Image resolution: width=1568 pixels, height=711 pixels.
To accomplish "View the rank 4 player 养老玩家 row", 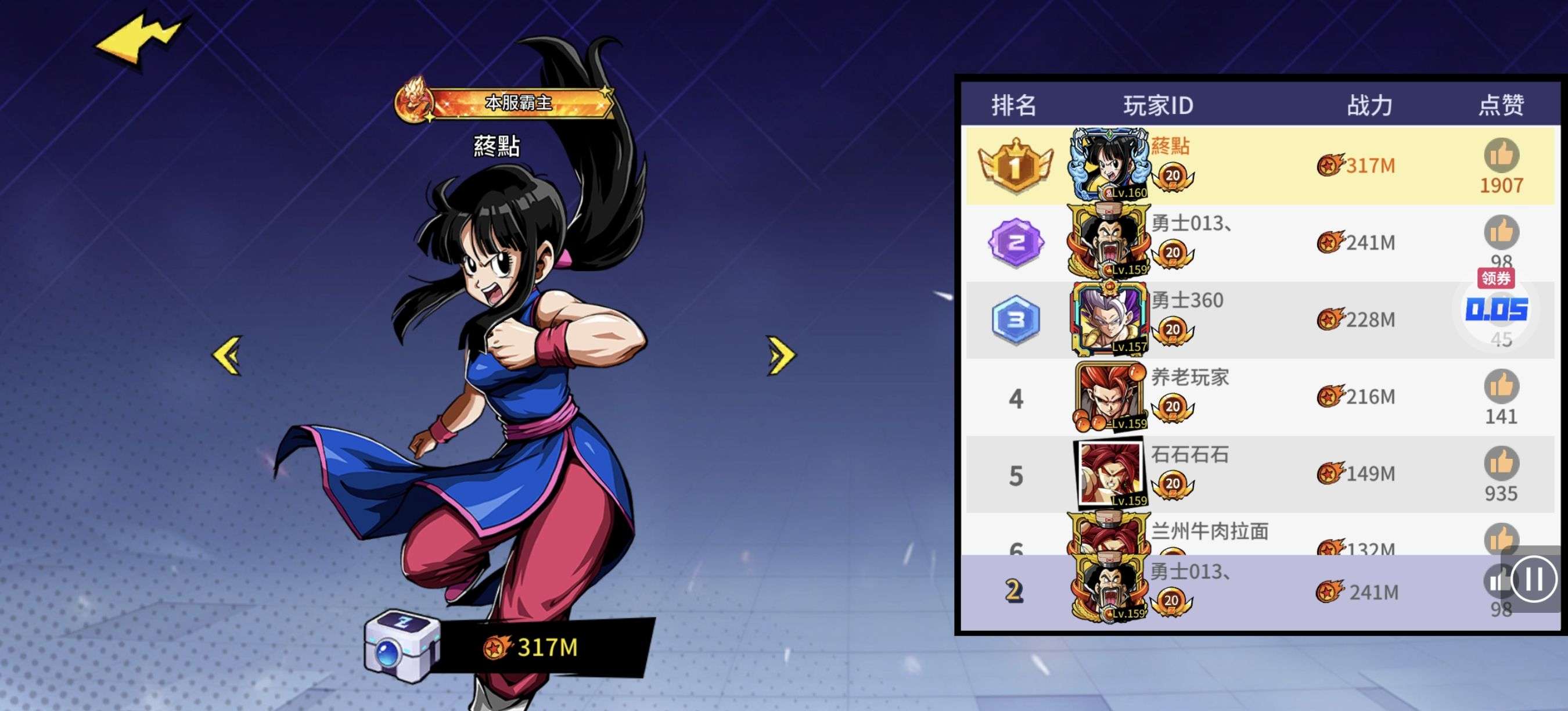I will point(1248,397).
